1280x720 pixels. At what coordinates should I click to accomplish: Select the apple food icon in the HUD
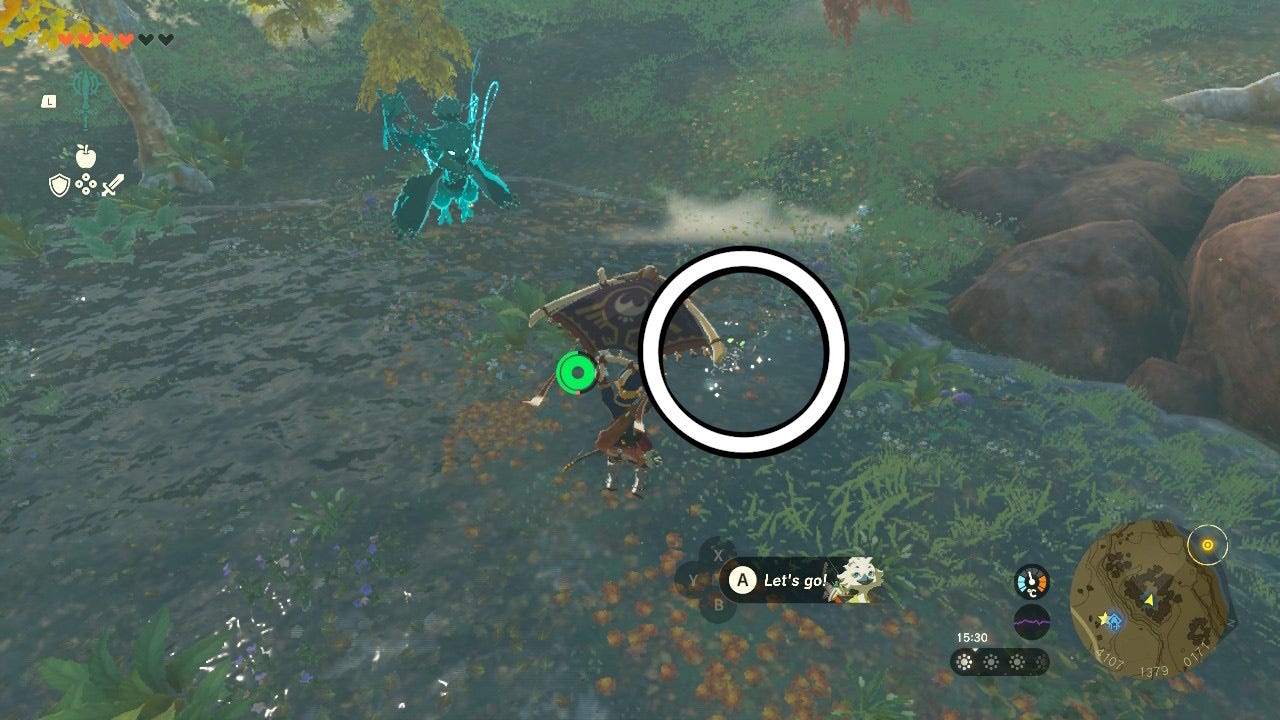click(x=86, y=156)
